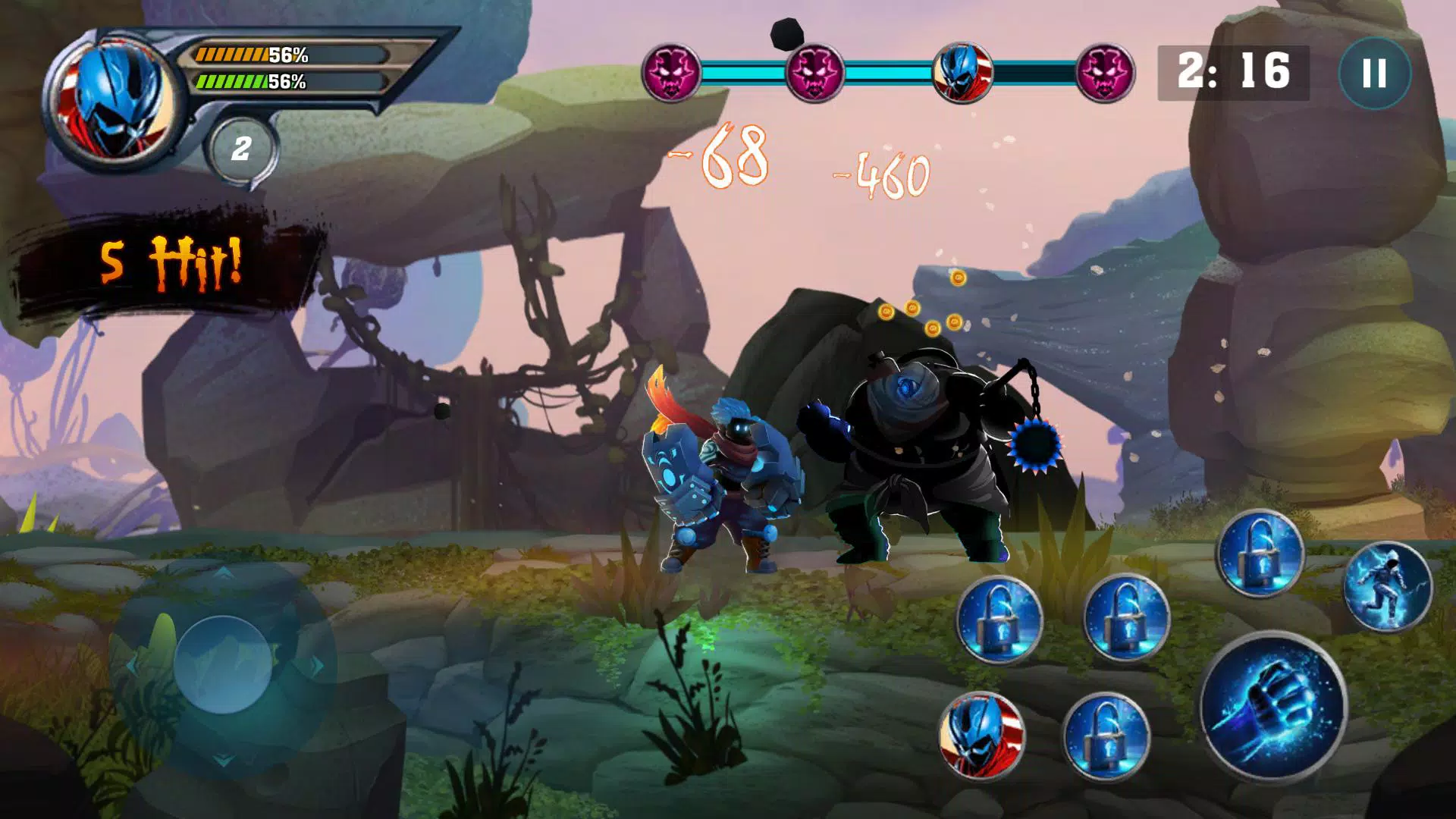Click the virtual joystick pad

pos(223,664)
